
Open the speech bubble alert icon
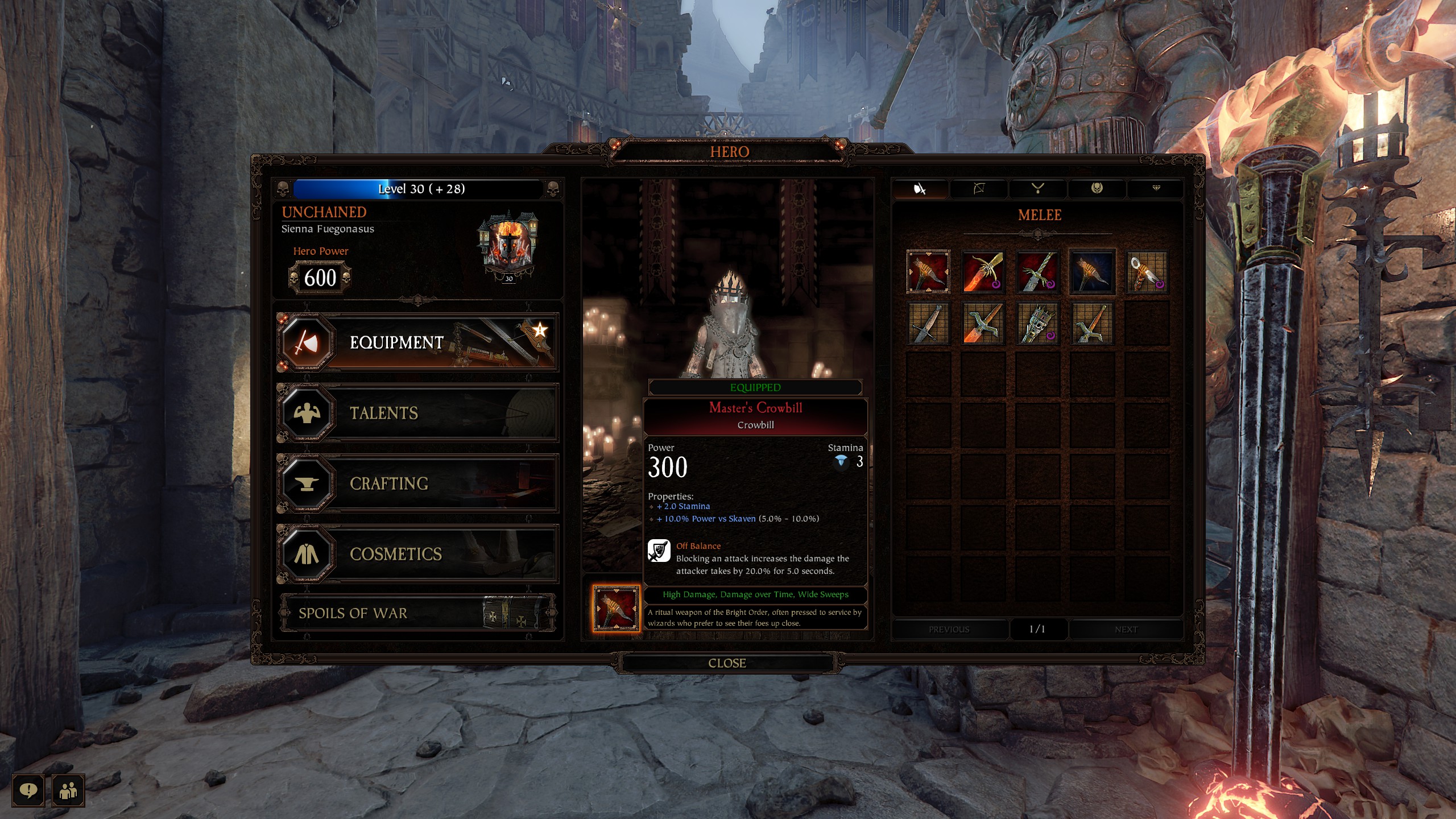(x=28, y=790)
